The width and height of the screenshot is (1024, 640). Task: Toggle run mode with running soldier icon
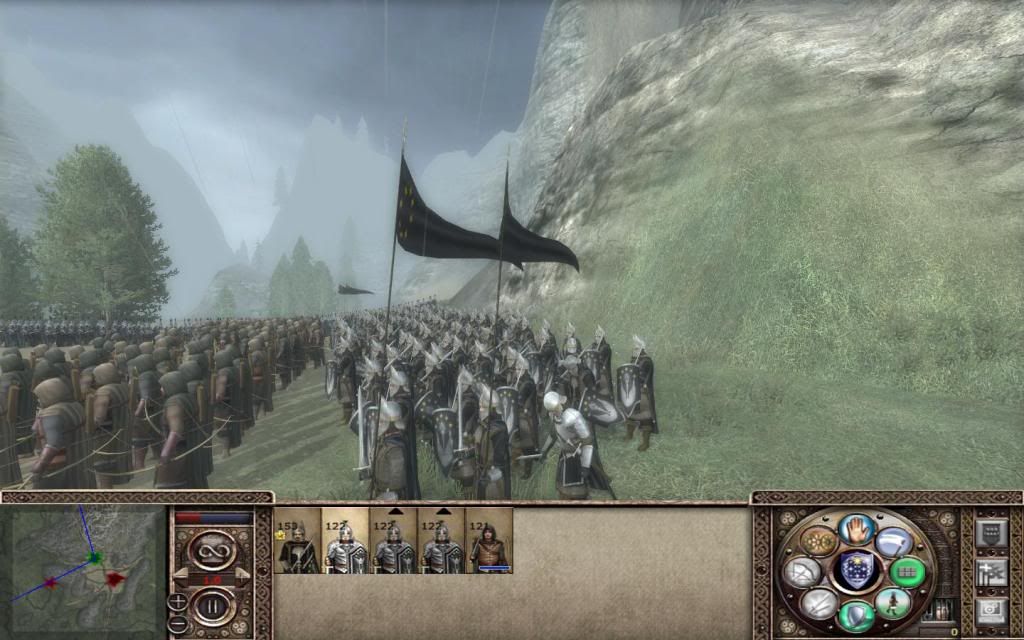coord(893,602)
